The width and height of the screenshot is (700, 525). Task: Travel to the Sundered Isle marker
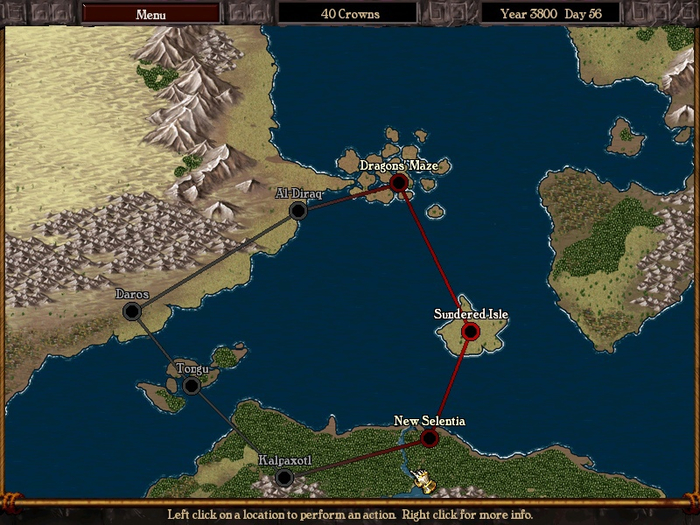point(470,331)
